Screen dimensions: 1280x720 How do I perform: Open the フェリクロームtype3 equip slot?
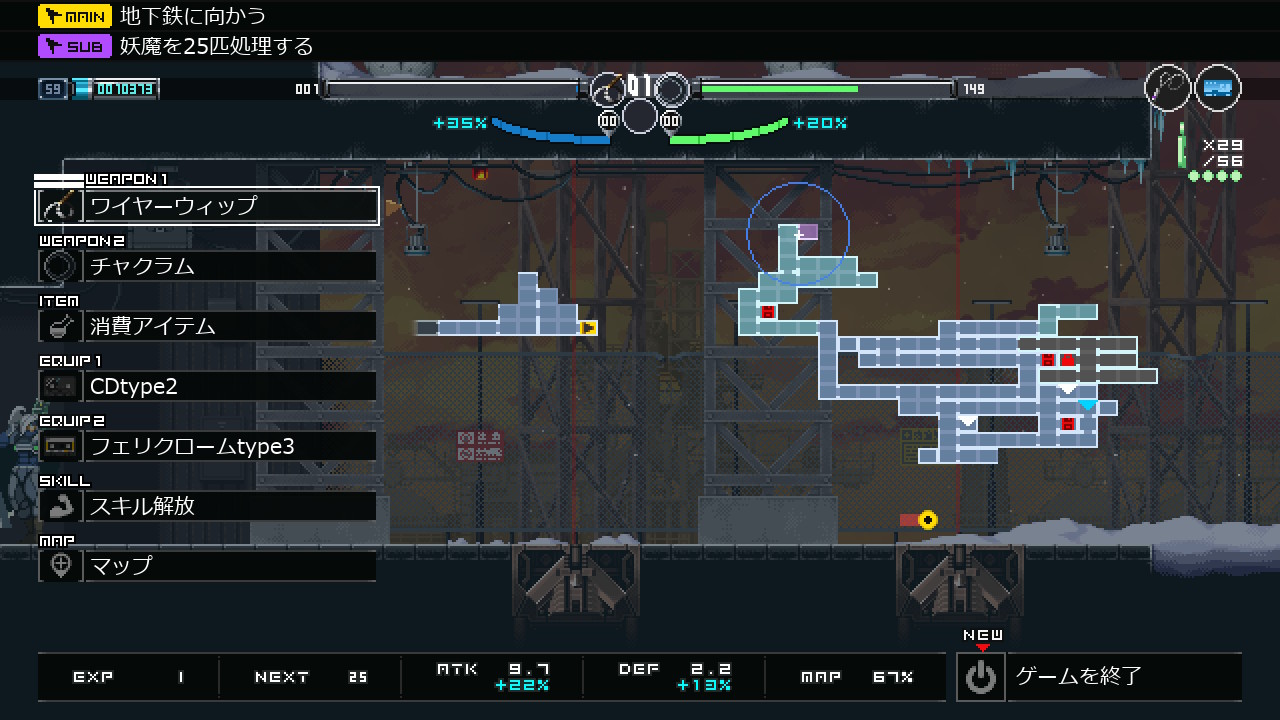(208, 446)
